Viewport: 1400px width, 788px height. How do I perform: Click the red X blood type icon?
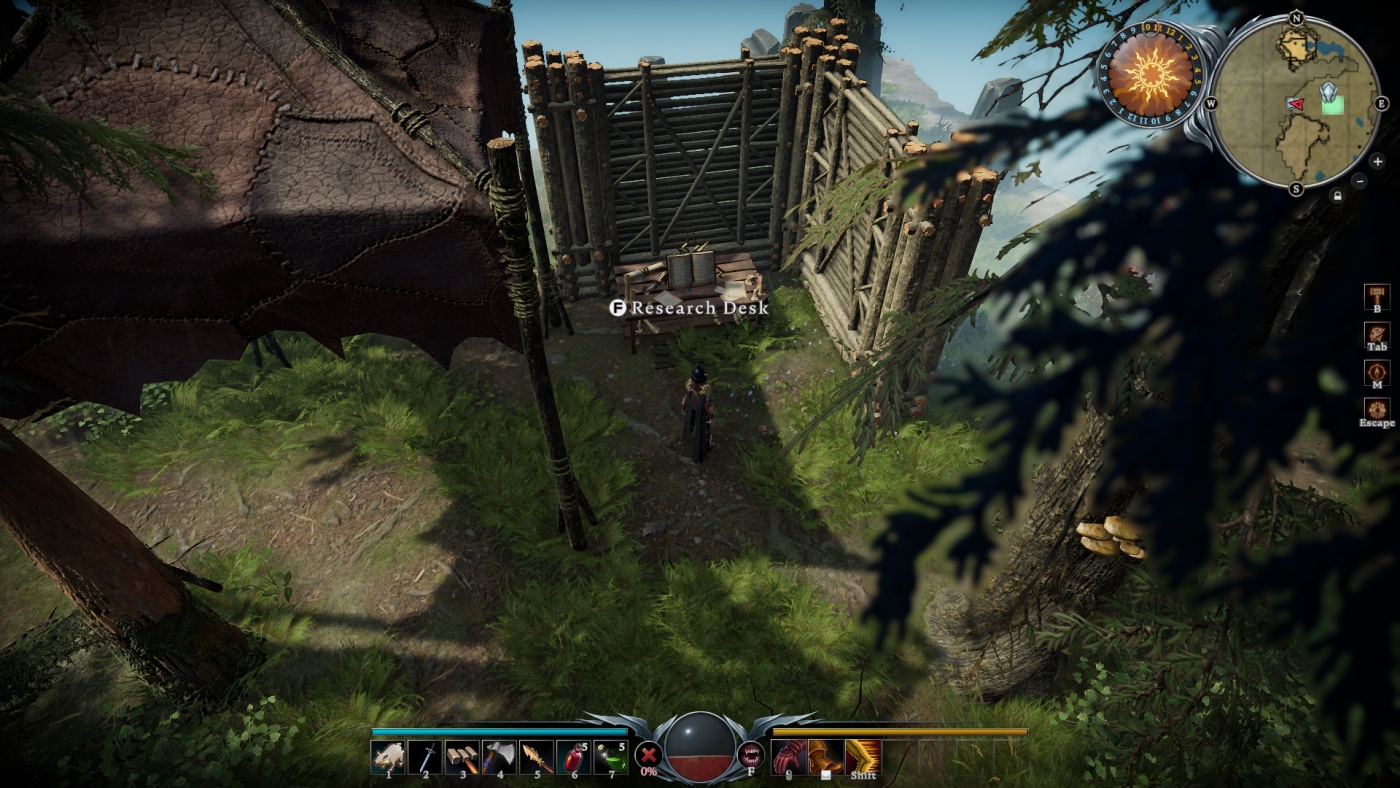pos(649,755)
